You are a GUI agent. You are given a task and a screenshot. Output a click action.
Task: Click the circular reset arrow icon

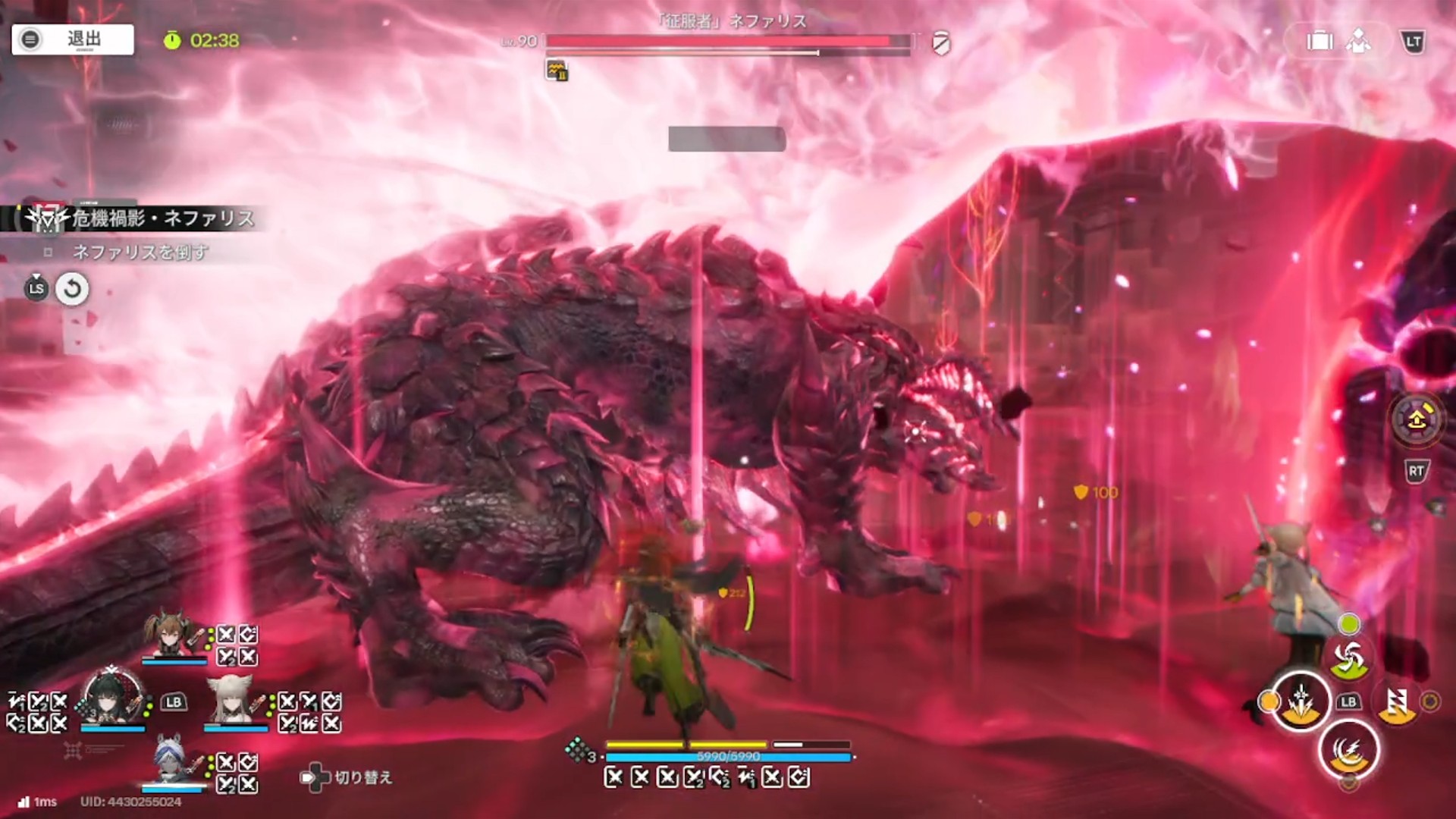(x=72, y=289)
